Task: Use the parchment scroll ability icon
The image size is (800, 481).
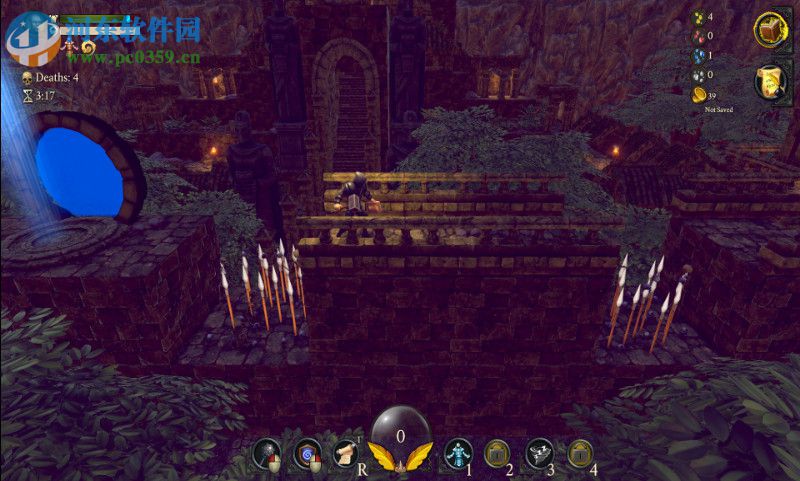Action: (346, 453)
